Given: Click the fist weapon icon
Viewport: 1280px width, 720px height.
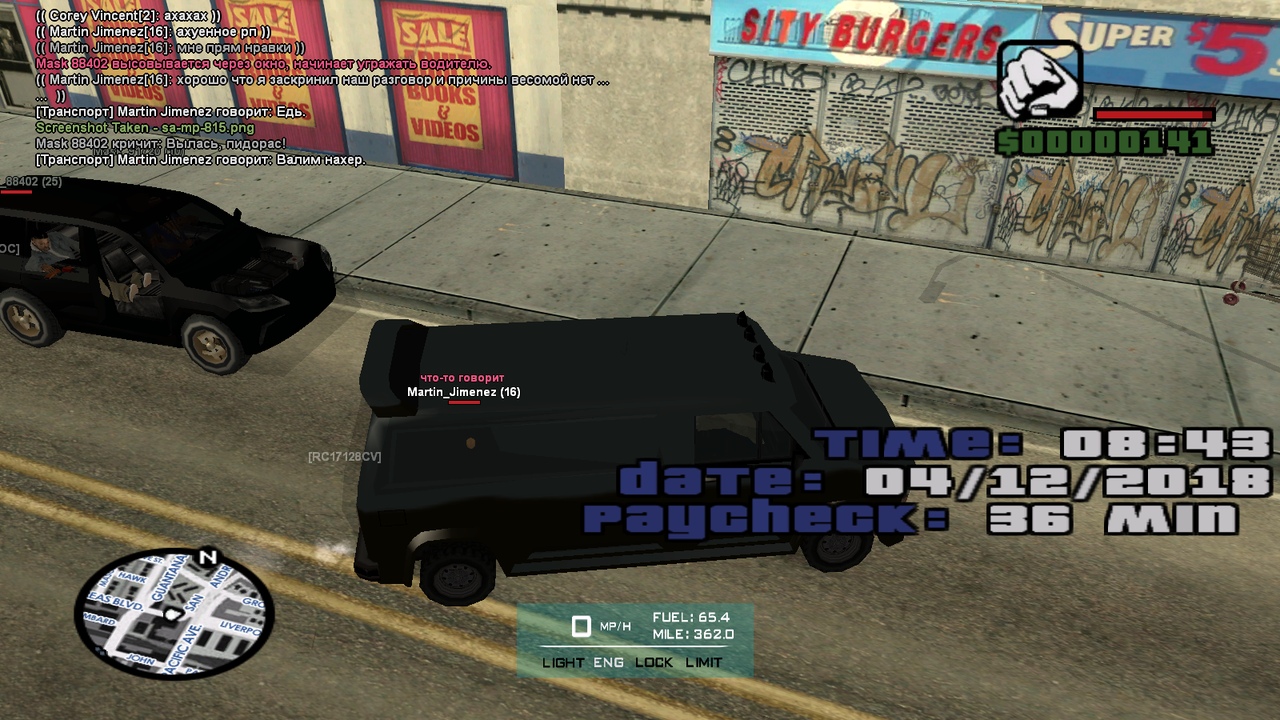Looking at the screenshot, I should [x=1040, y=81].
